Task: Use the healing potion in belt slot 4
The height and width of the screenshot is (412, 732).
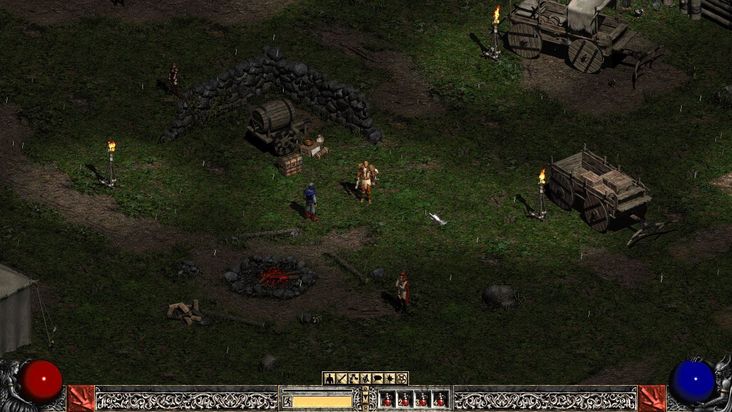Action: click(x=439, y=399)
